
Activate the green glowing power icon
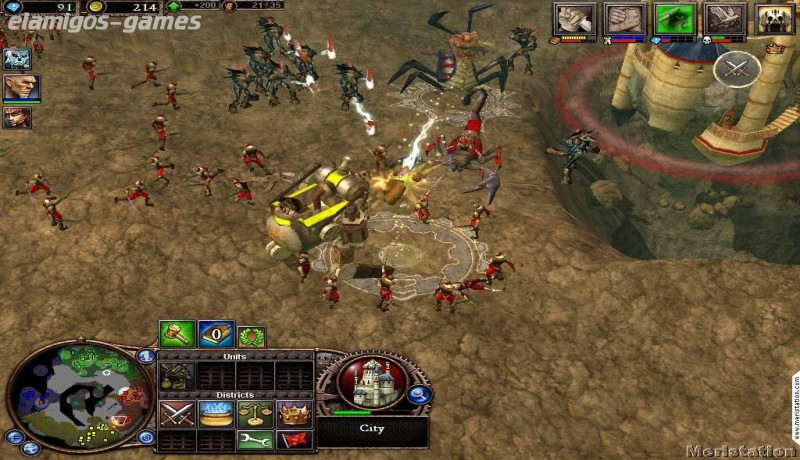673,19
